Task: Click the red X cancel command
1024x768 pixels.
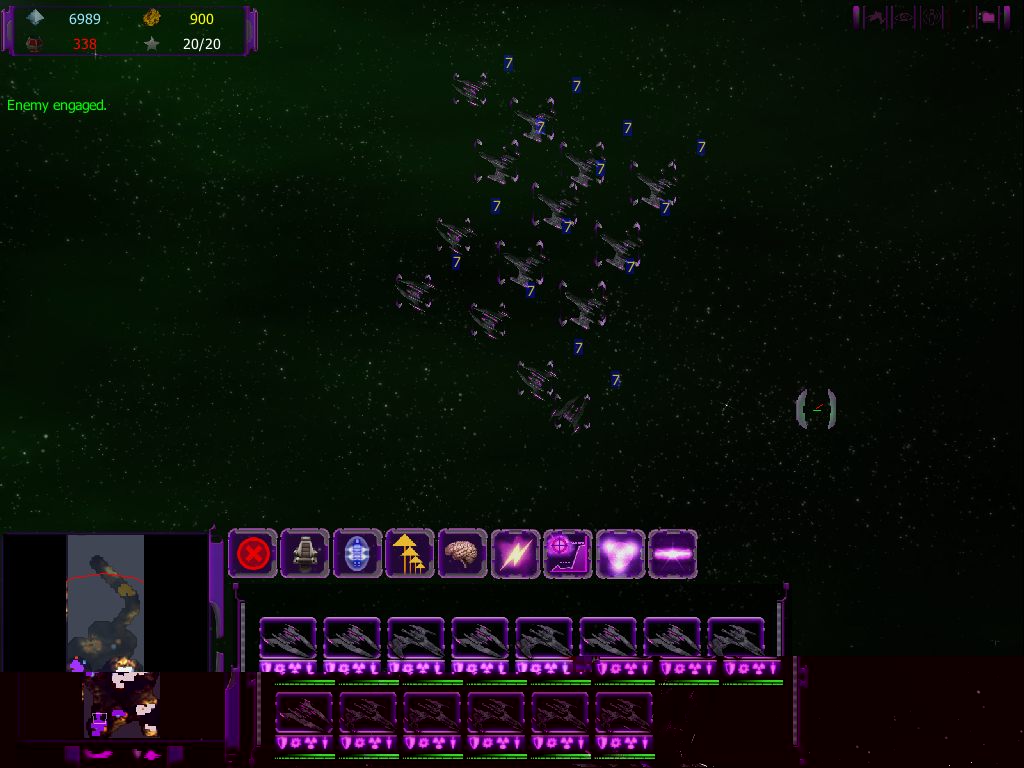Action: (253, 553)
